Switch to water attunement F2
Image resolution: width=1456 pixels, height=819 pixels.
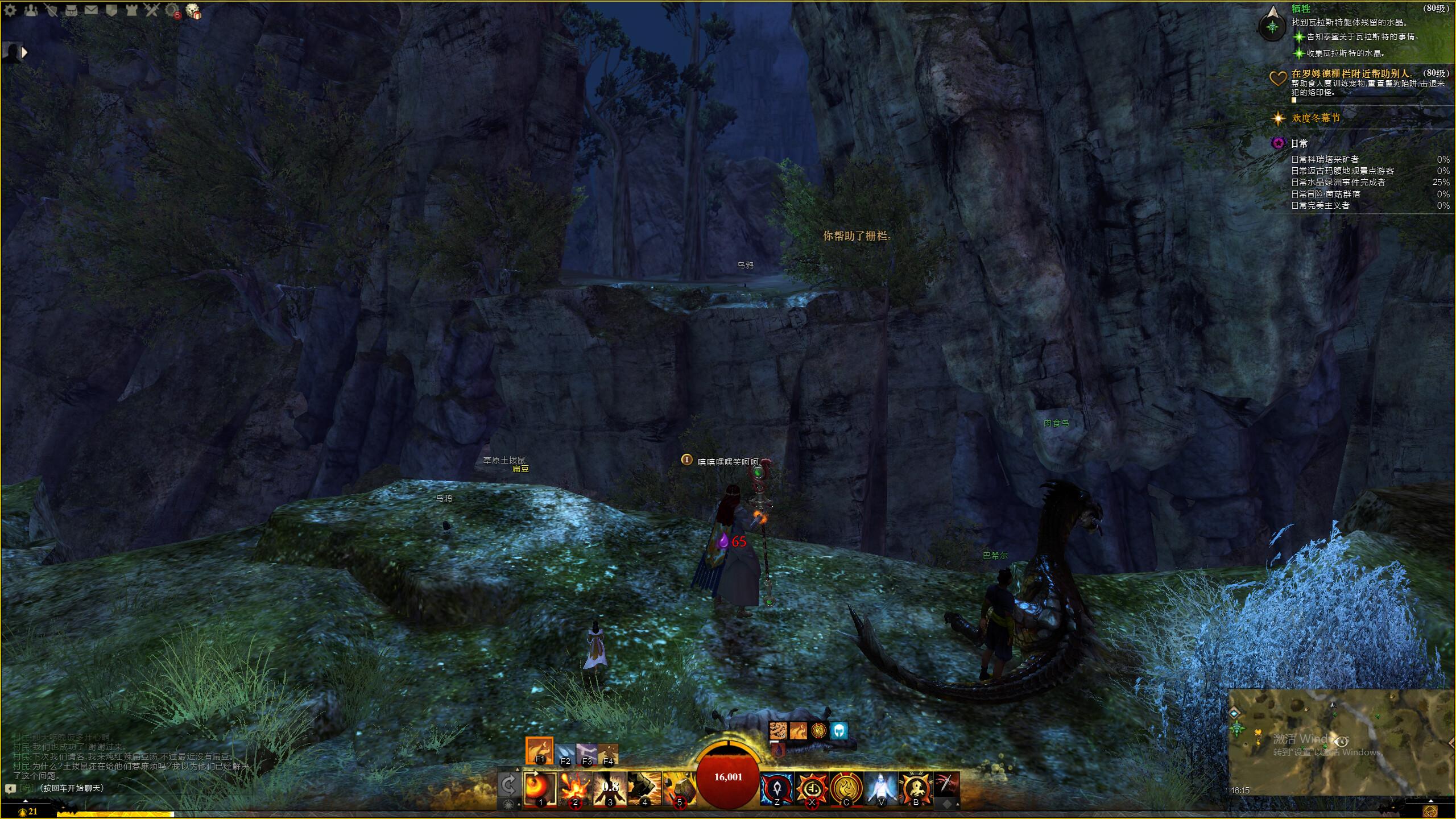565,754
